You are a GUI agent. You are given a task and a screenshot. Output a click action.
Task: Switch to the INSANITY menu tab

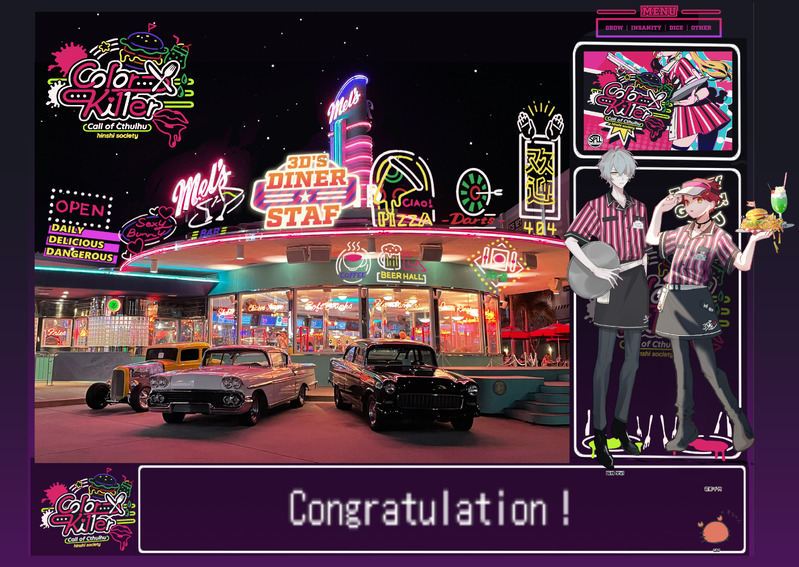(x=646, y=28)
